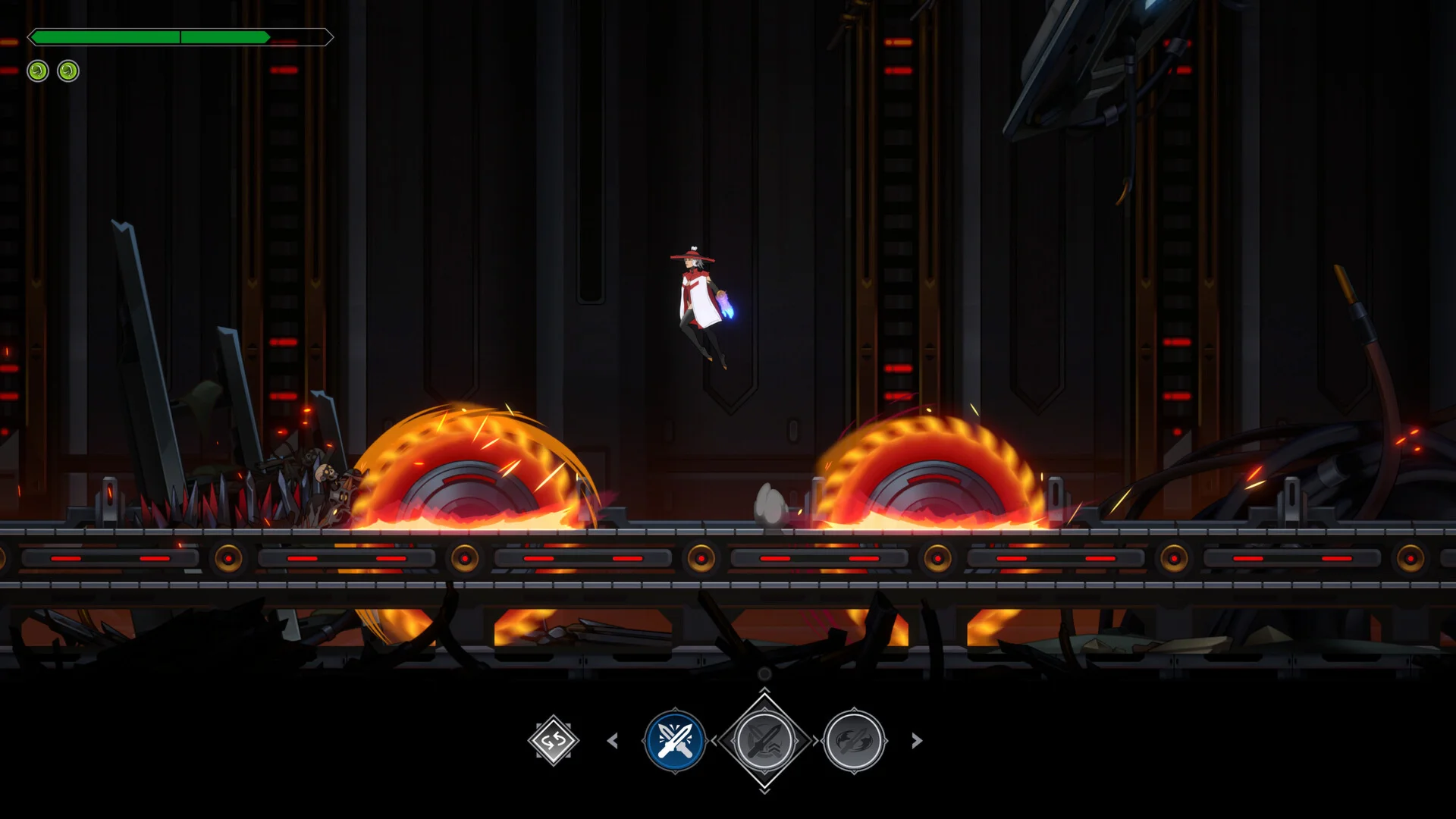The image size is (1456, 819).
Task: Select the blue crossed swords ability
Action: tap(674, 740)
